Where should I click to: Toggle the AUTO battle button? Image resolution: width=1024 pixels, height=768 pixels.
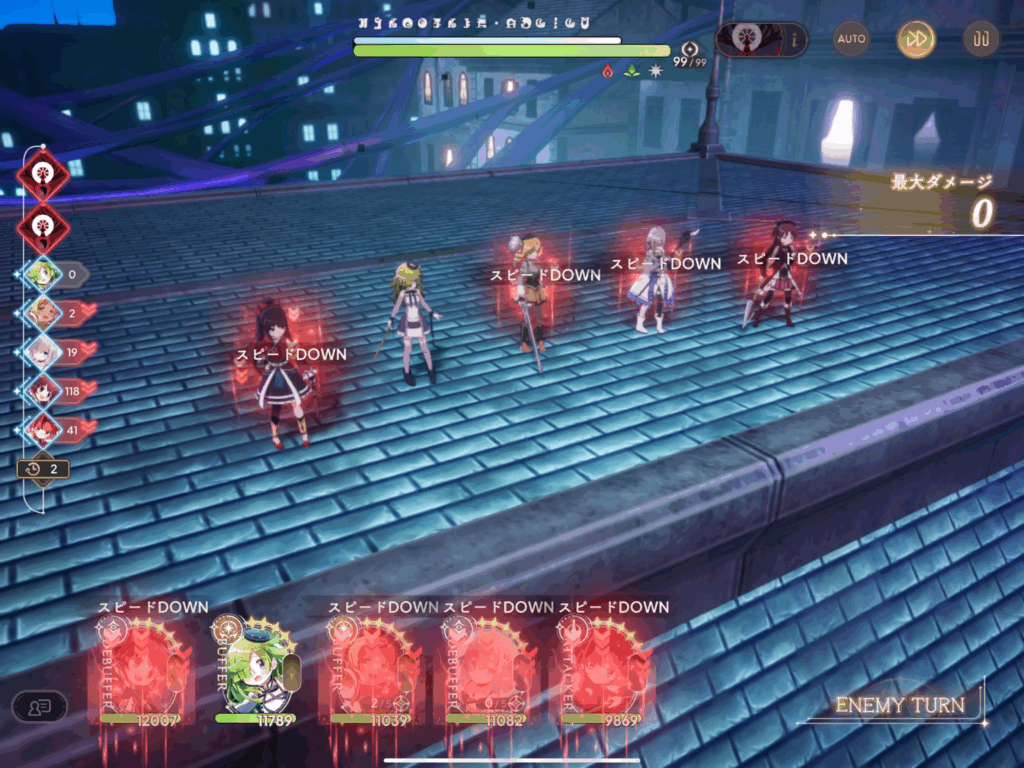coord(852,39)
